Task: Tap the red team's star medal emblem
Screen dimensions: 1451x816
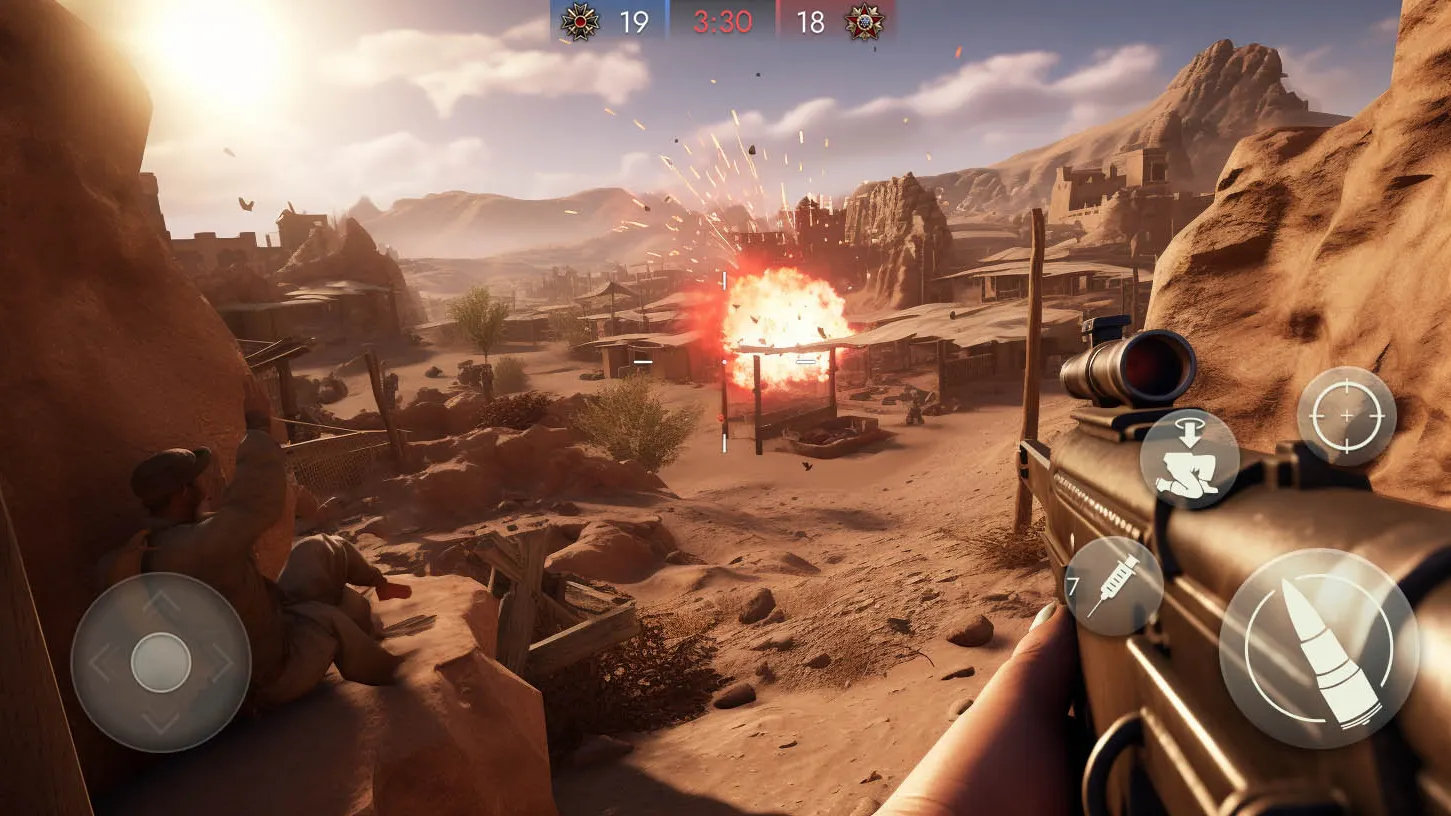Action: click(862, 19)
